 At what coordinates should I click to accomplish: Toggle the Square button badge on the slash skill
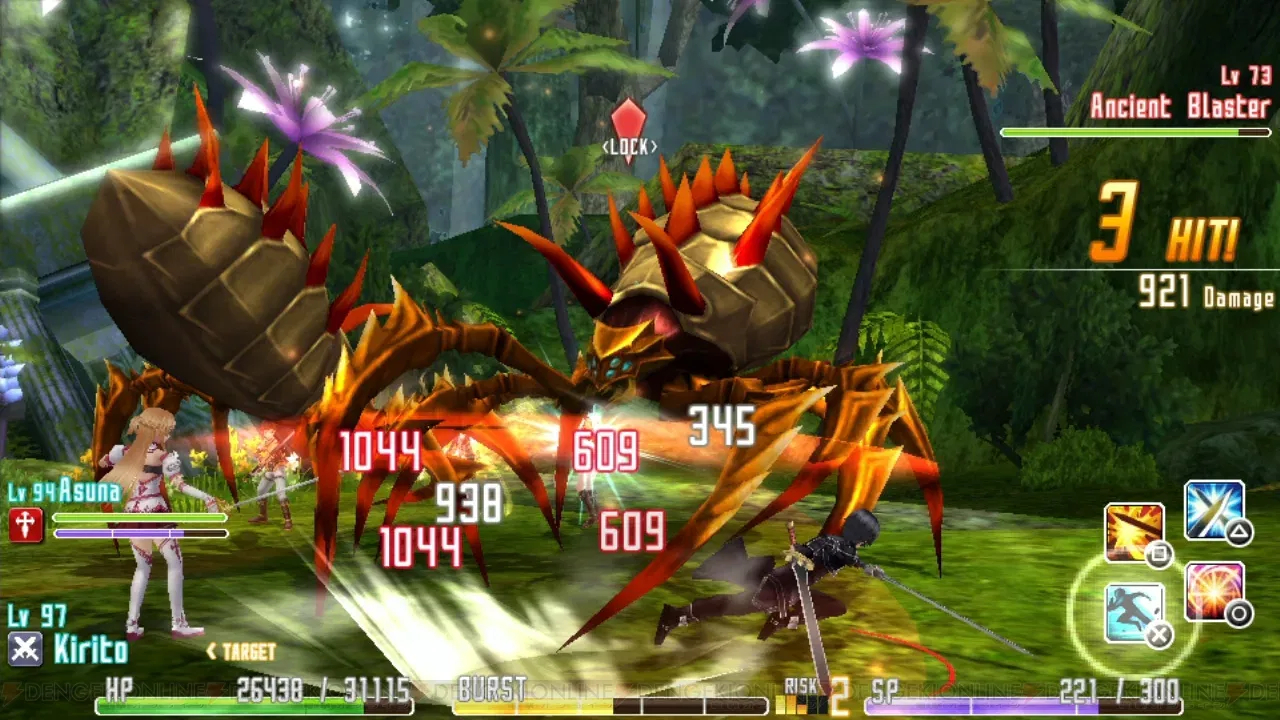click(x=1158, y=556)
